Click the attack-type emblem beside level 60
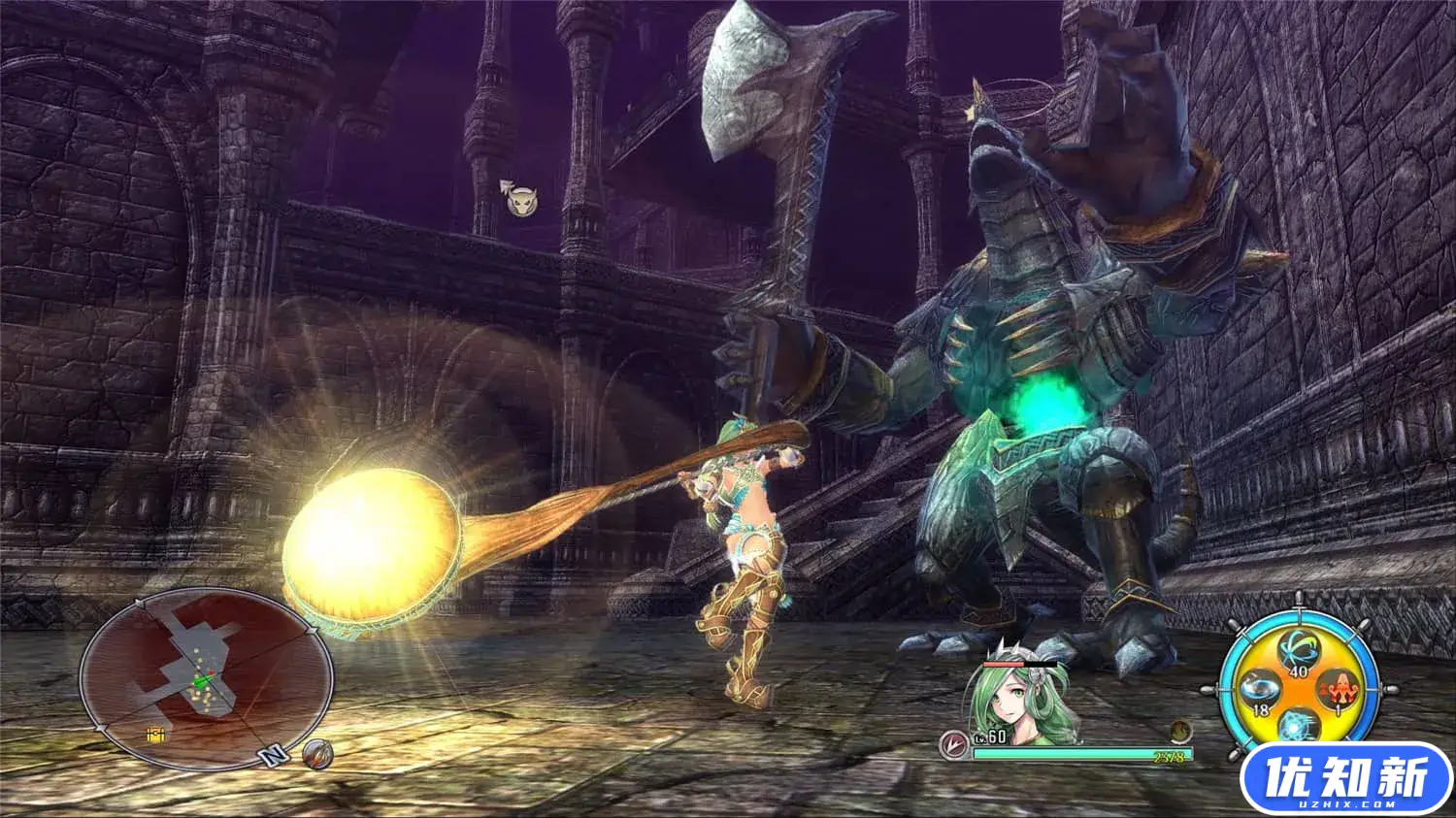Image resolution: width=1456 pixels, height=818 pixels. 953,742
